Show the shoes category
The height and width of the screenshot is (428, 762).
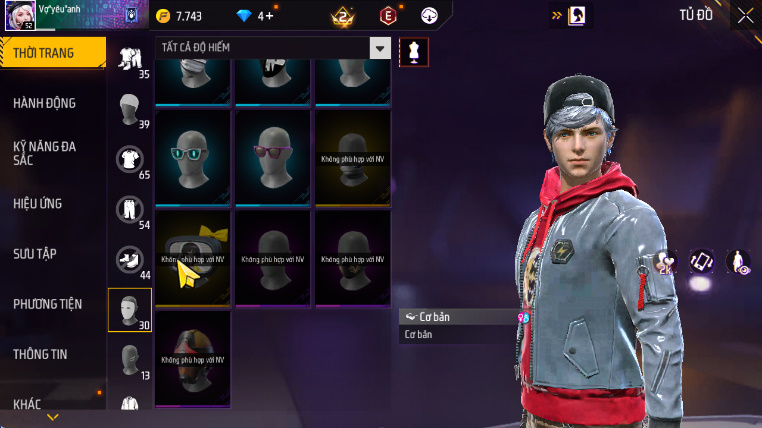pyautogui.click(x=129, y=259)
